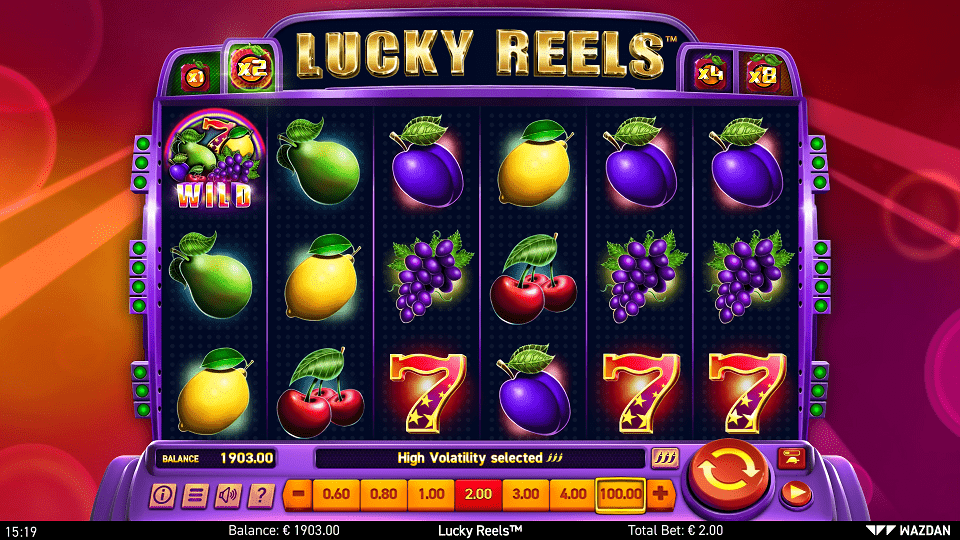Start autoplay with the small play button
The image size is (960, 540).
pos(796,492)
